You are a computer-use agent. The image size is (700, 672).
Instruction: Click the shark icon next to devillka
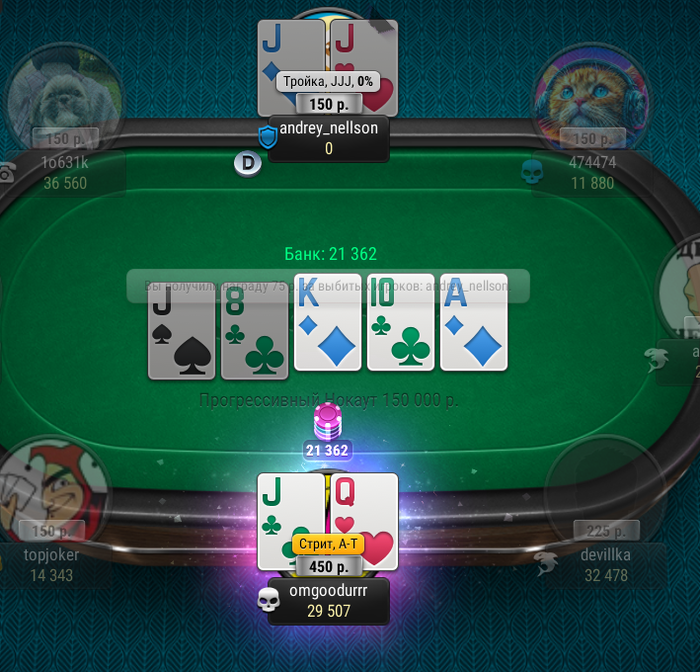(x=546, y=561)
